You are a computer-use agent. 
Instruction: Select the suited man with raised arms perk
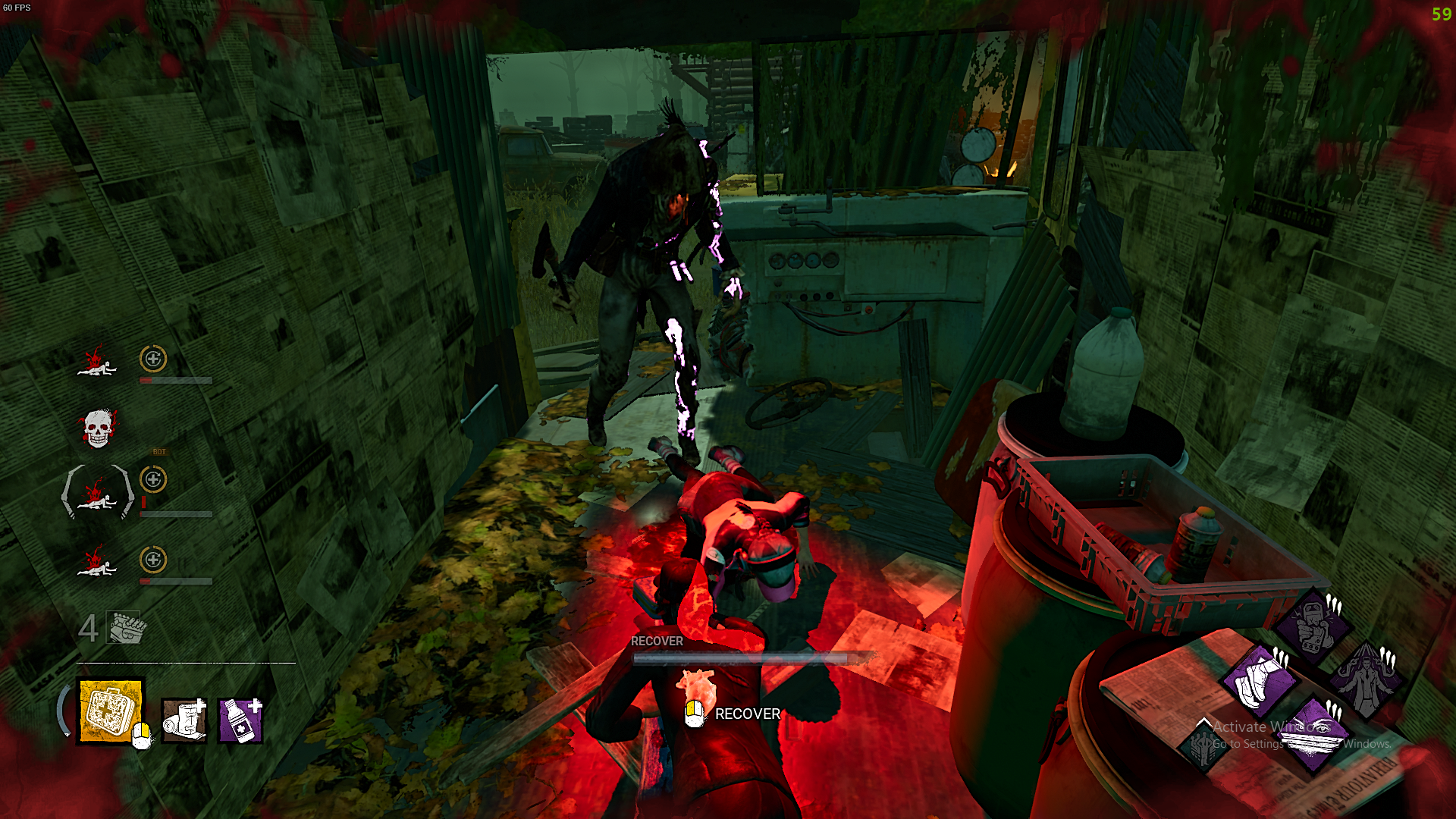point(1366,679)
